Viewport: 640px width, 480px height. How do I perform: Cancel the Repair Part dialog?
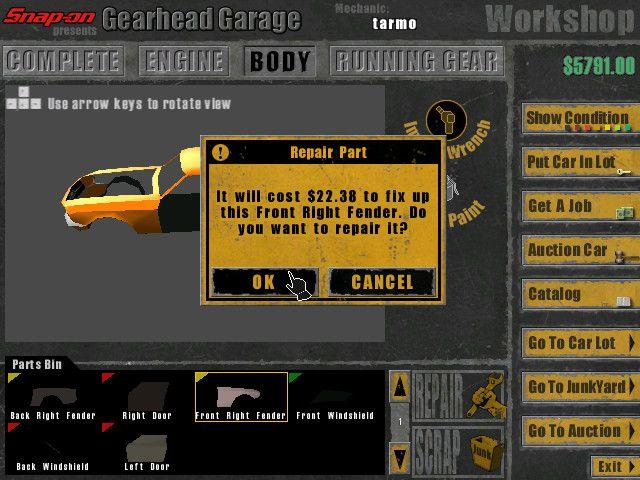pos(382,282)
